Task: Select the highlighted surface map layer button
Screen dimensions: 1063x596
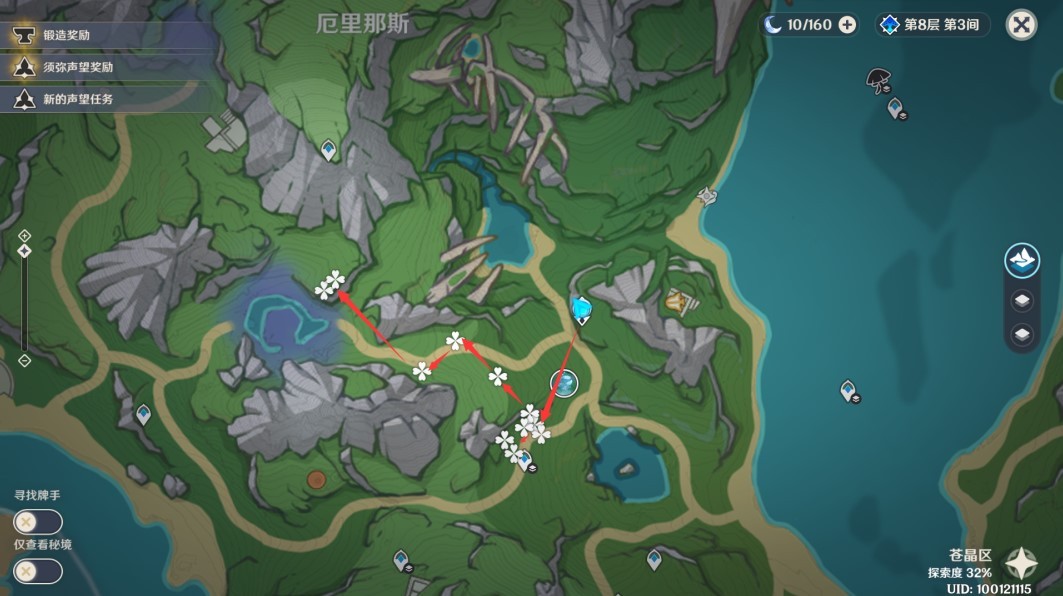Action: point(1021,261)
